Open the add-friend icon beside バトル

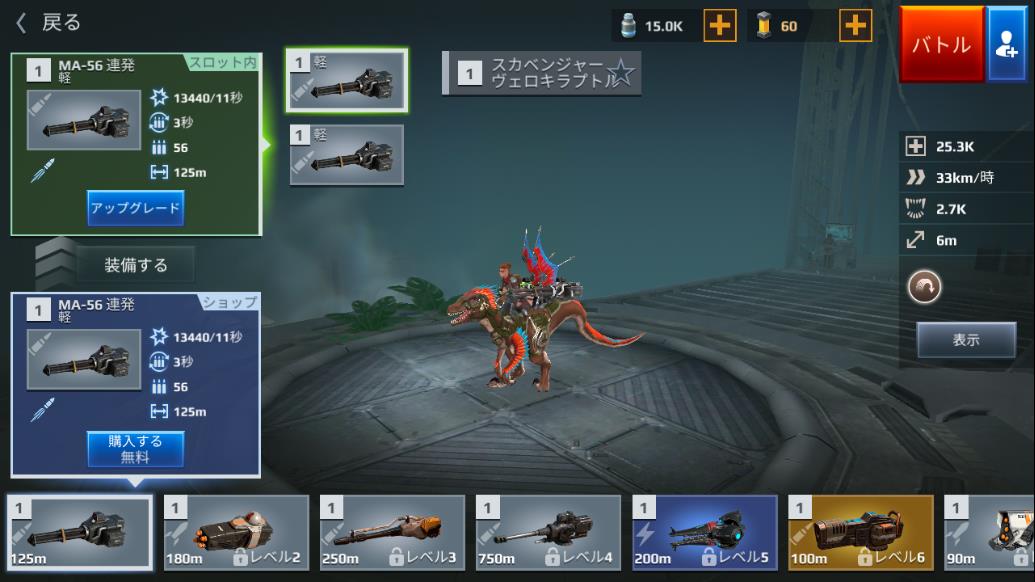[1007, 45]
